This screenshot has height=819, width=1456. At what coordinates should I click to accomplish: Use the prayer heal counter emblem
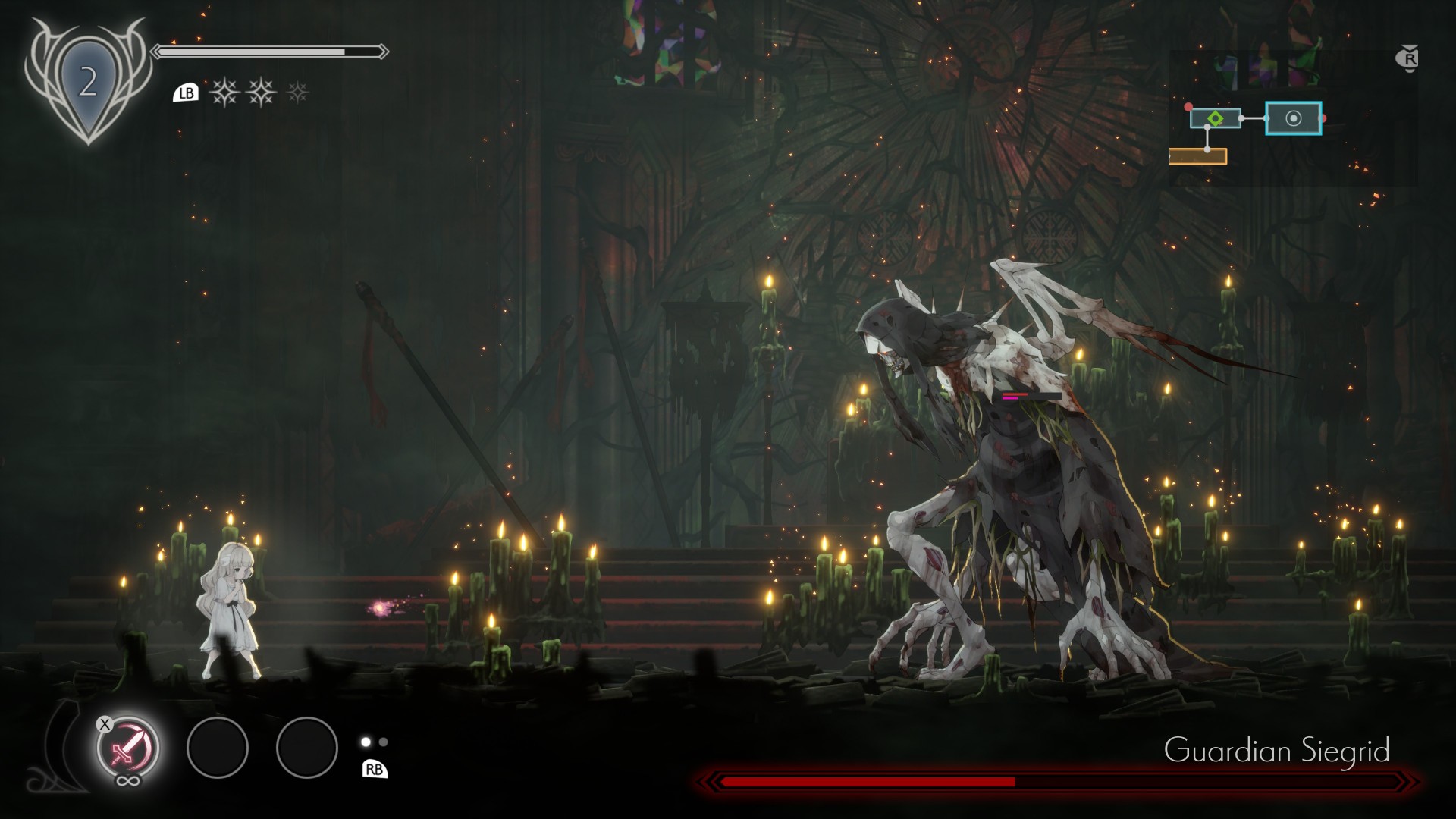[88, 81]
